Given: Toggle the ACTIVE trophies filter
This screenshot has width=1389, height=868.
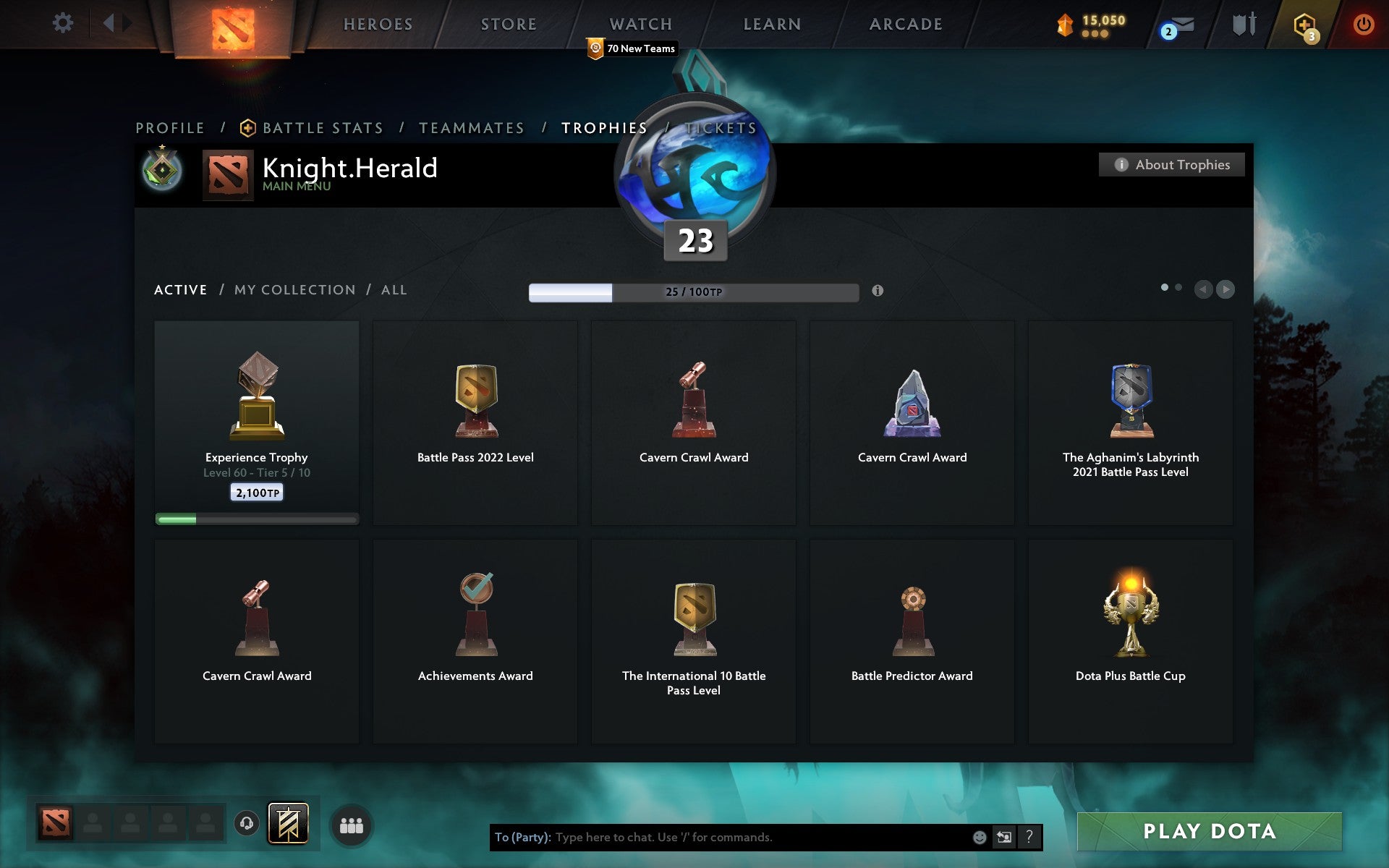Looking at the screenshot, I should pyautogui.click(x=180, y=289).
